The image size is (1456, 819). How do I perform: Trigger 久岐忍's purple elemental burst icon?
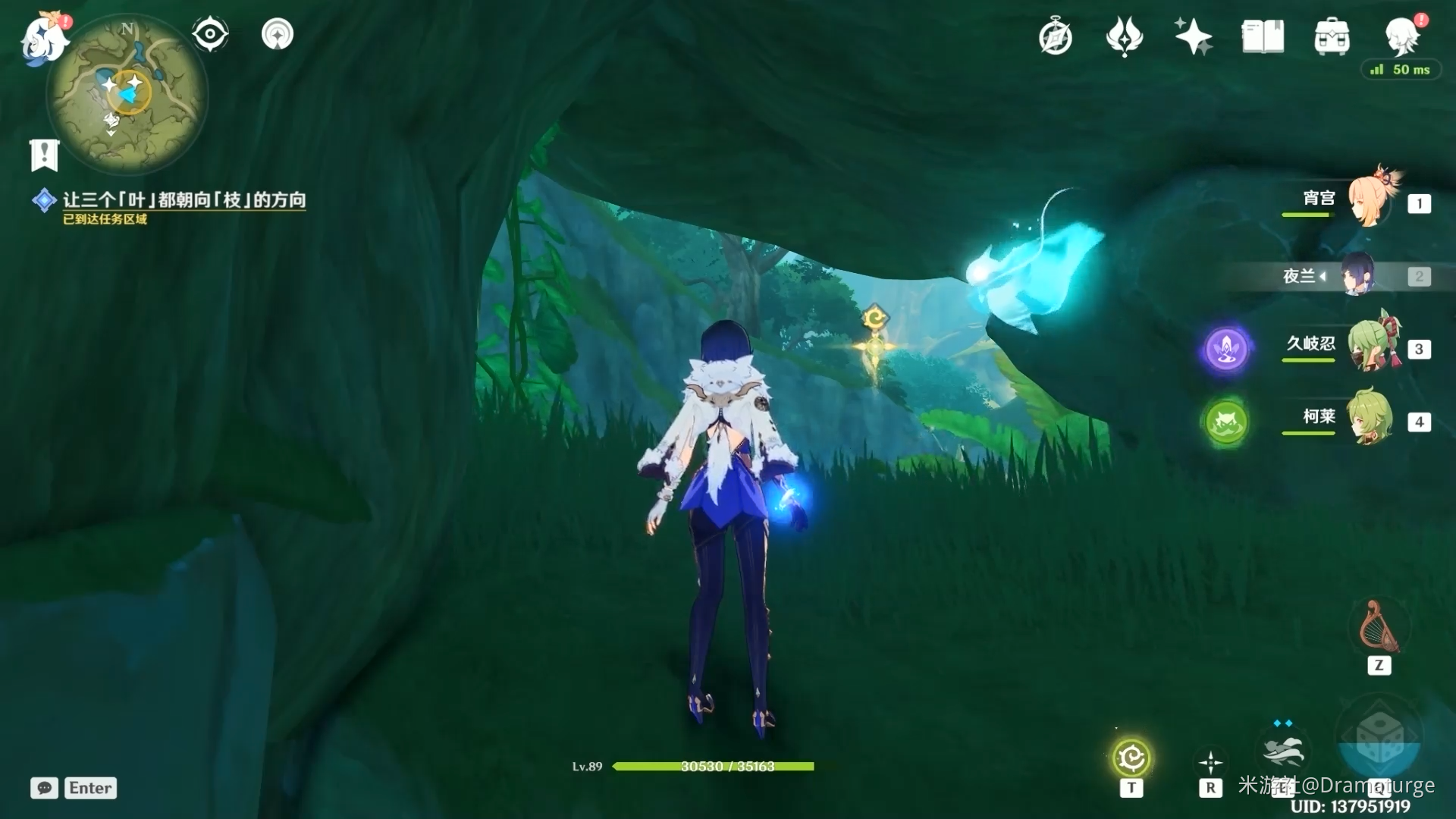[1226, 350]
